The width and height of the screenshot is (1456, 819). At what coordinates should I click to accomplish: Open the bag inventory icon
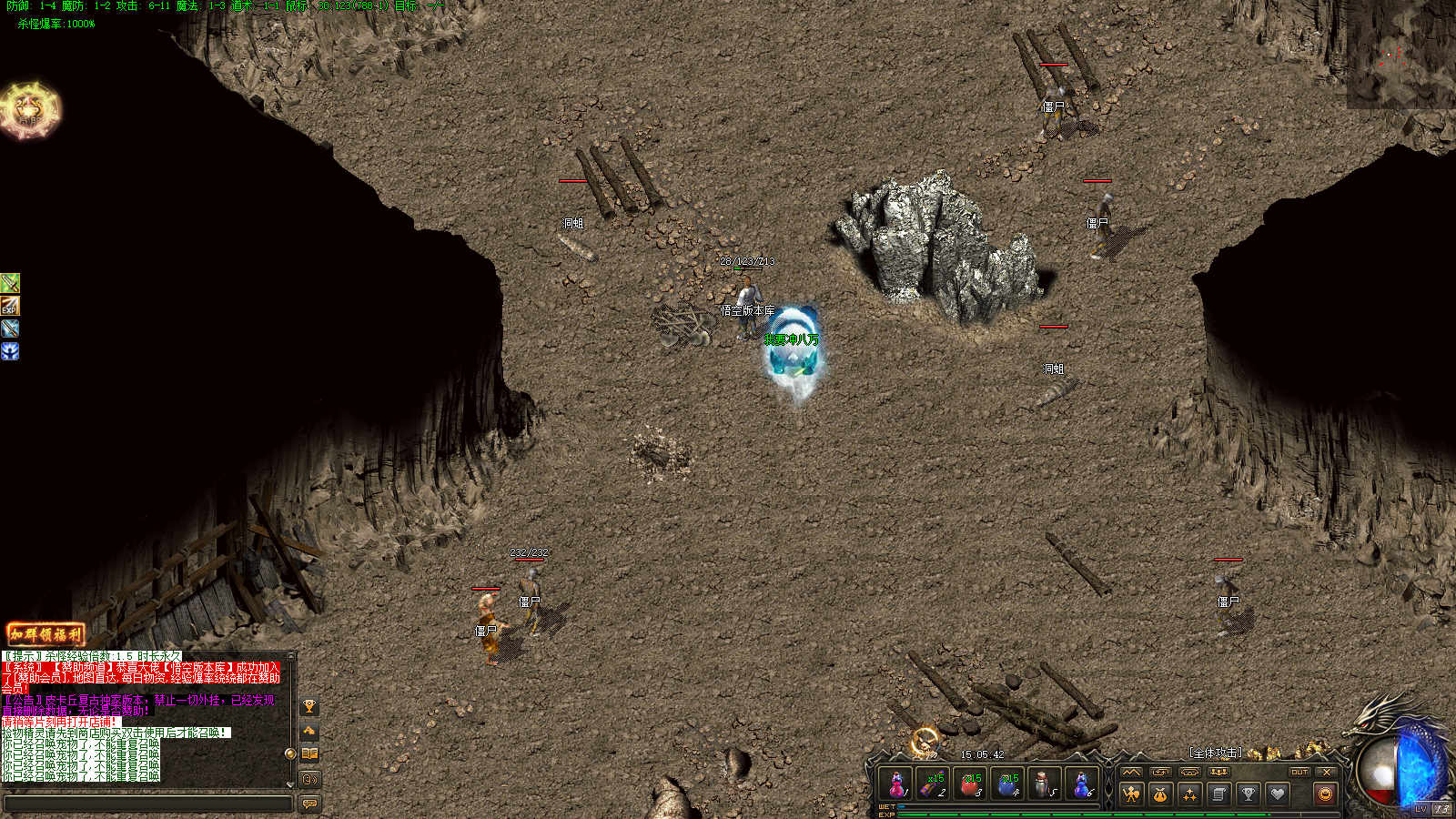pos(1160,794)
